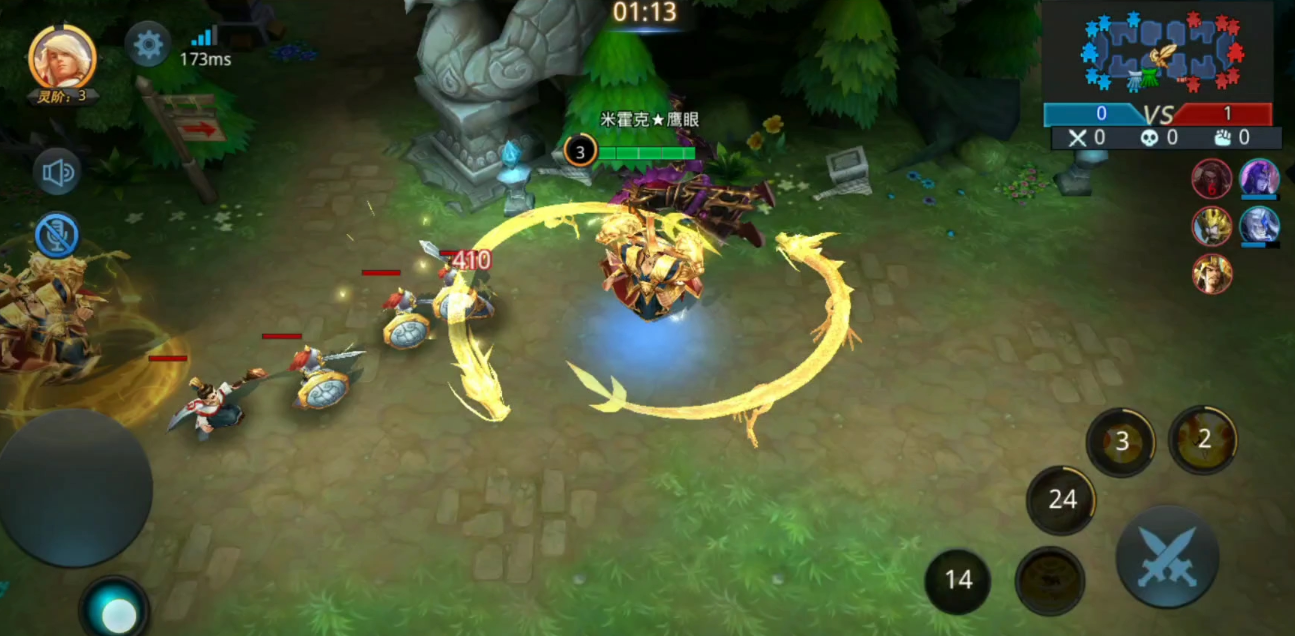The height and width of the screenshot is (636, 1295).
Task: Open the settings gear menu
Action: 148,44
